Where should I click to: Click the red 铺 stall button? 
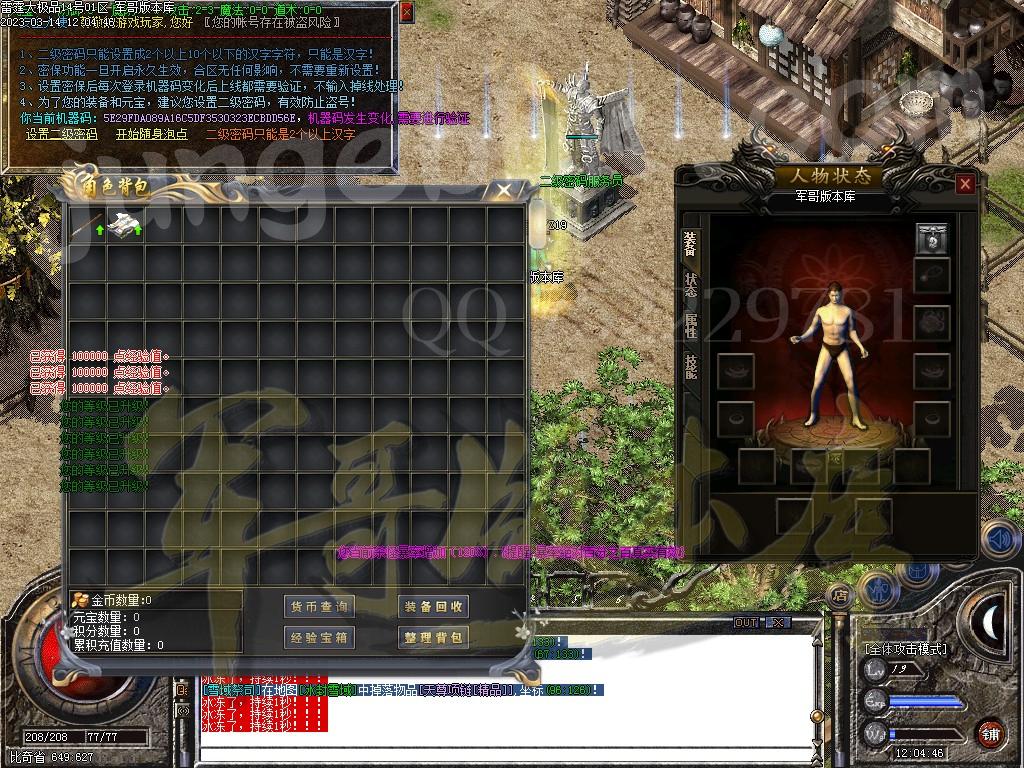point(990,733)
